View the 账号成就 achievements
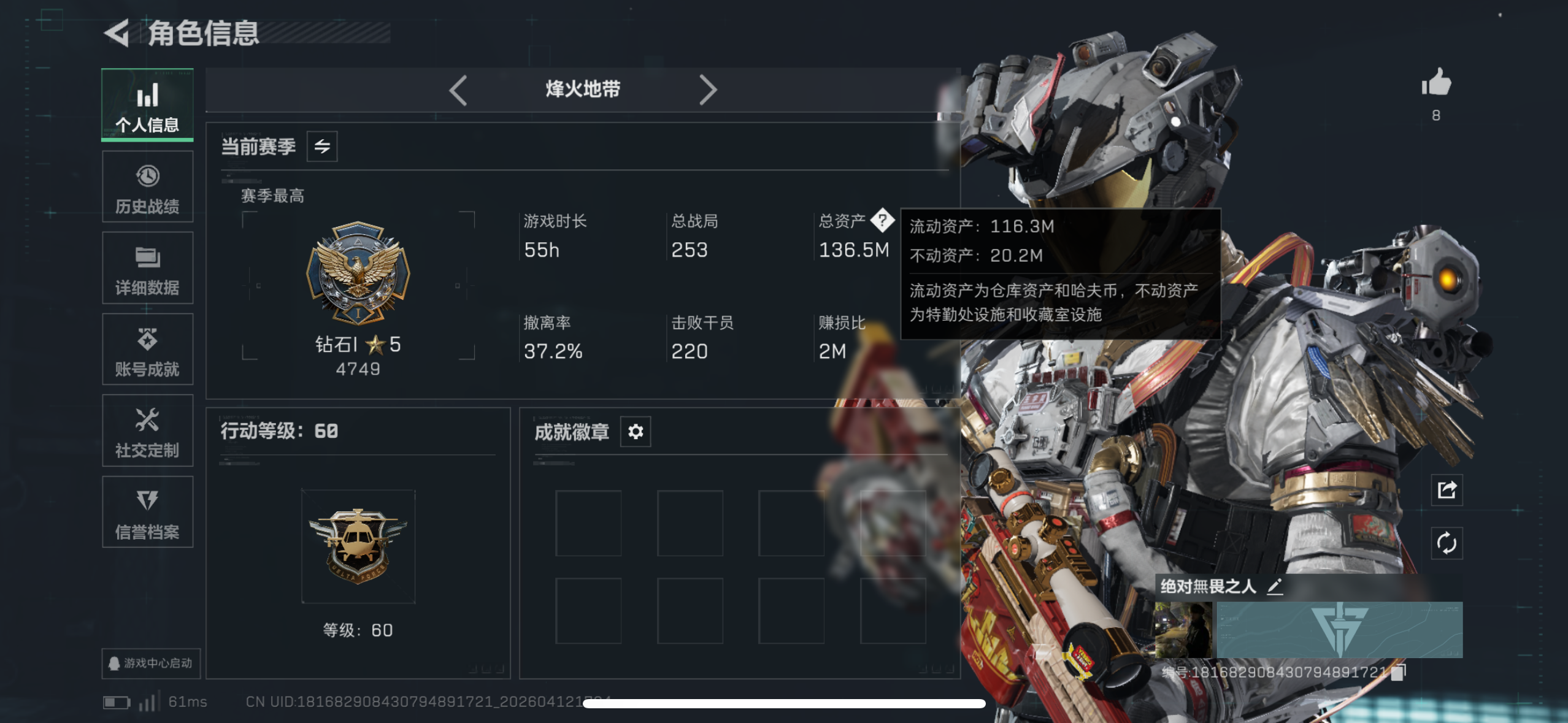 [x=147, y=350]
